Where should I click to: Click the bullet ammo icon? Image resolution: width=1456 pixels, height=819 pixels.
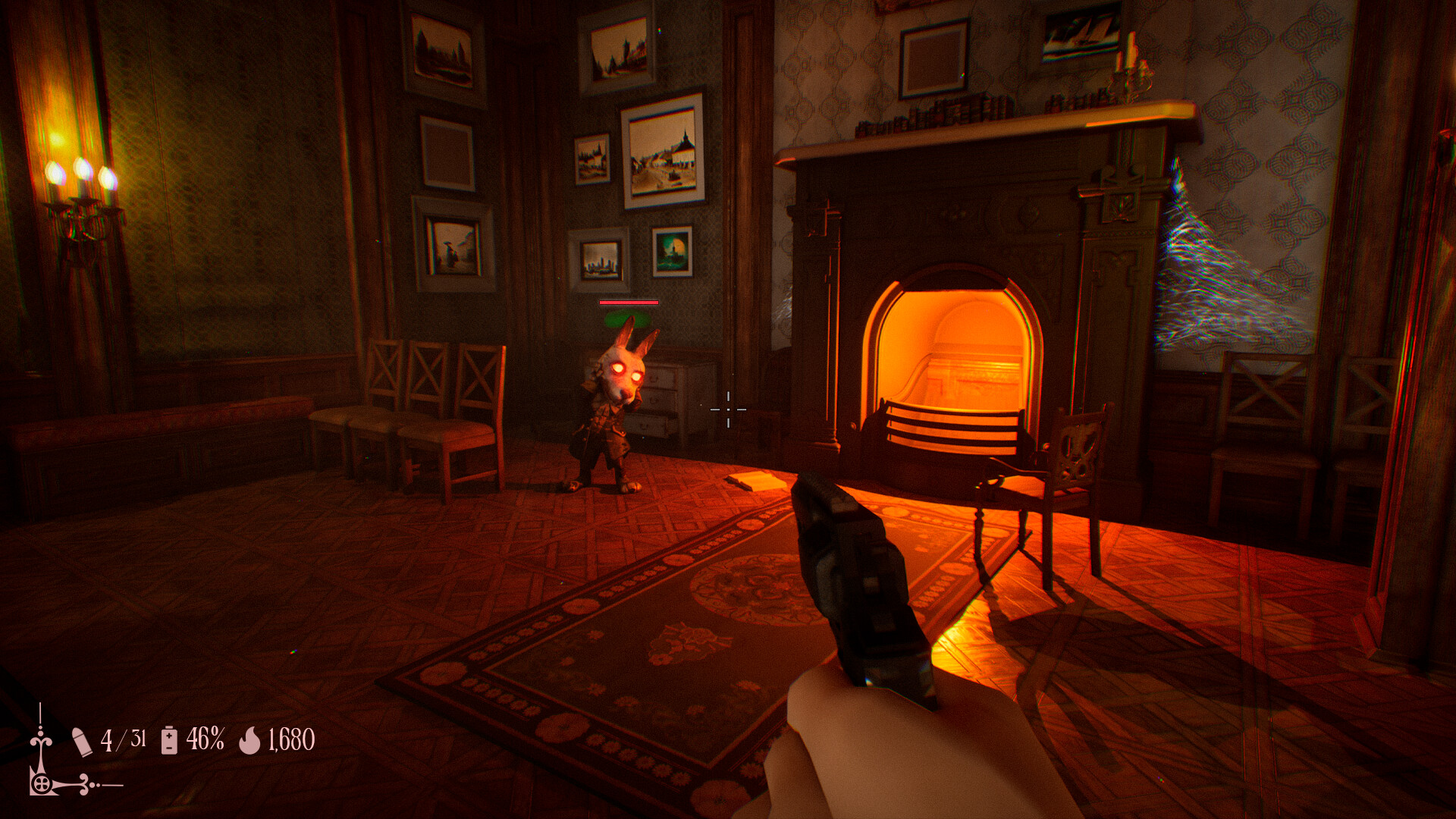[x=82, y=741]
